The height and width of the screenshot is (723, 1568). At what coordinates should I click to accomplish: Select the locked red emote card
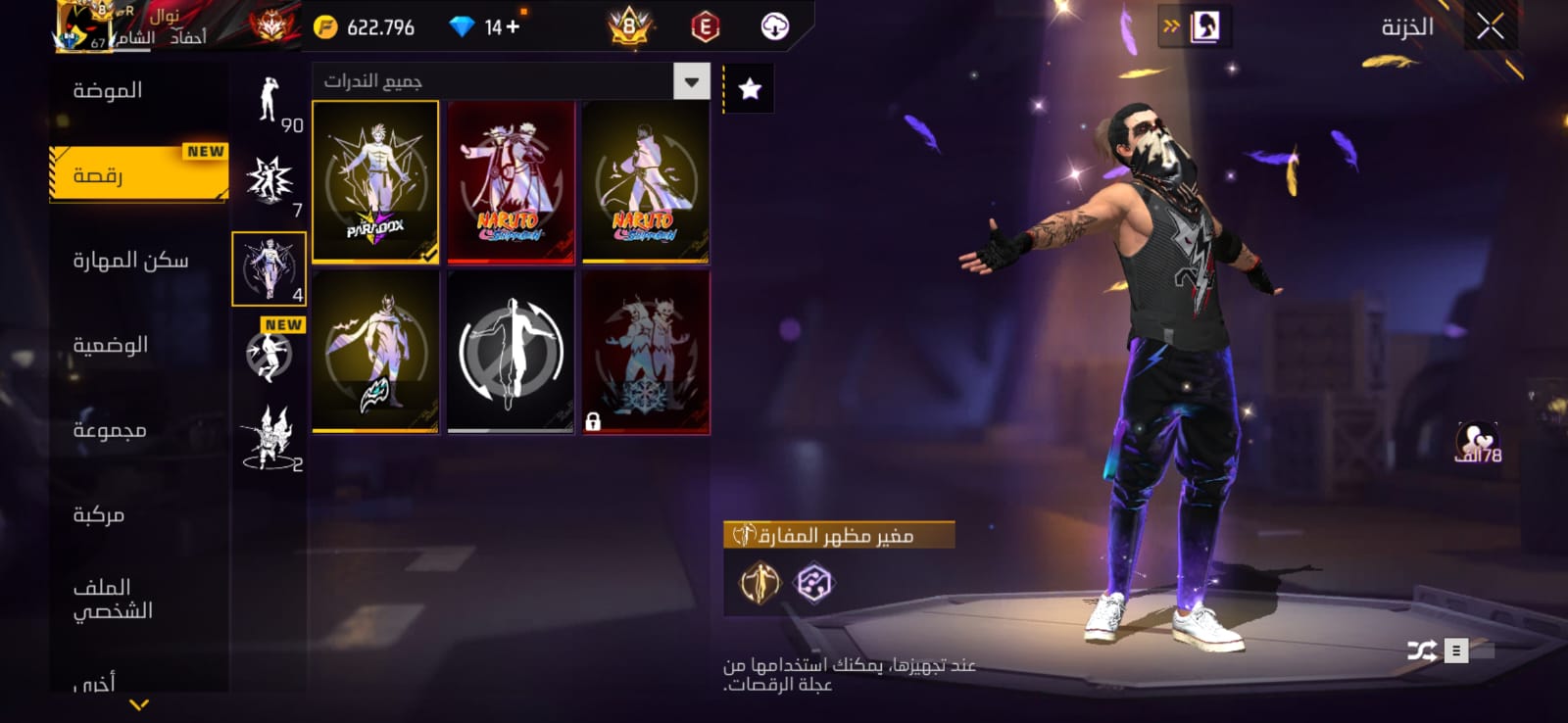pyautogui.click(x=645, y=352)
